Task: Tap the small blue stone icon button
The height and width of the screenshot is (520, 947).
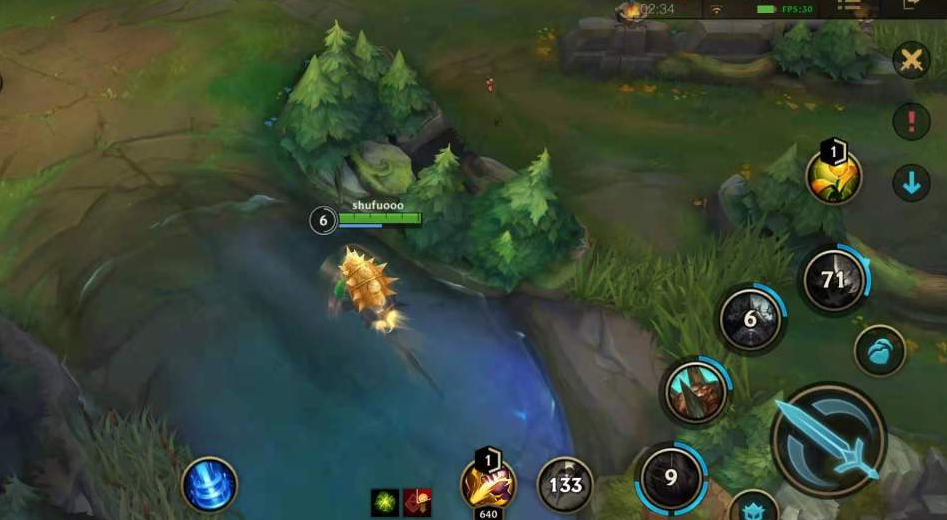Action: 880,351
